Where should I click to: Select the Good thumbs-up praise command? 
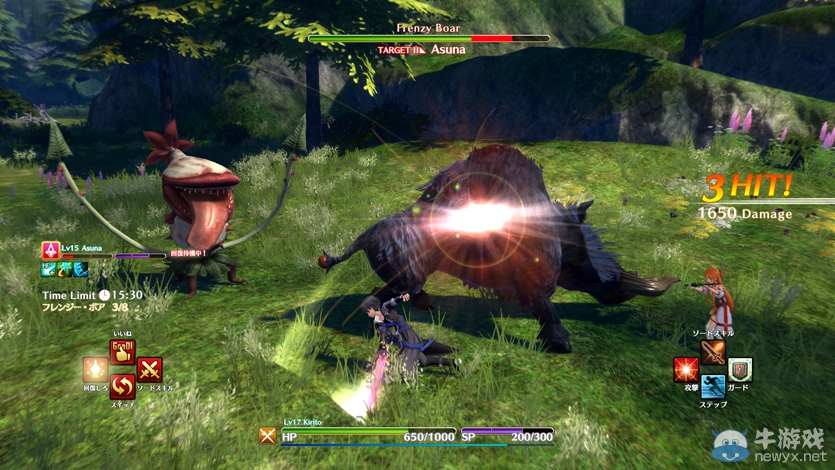(x=123, y=353)
